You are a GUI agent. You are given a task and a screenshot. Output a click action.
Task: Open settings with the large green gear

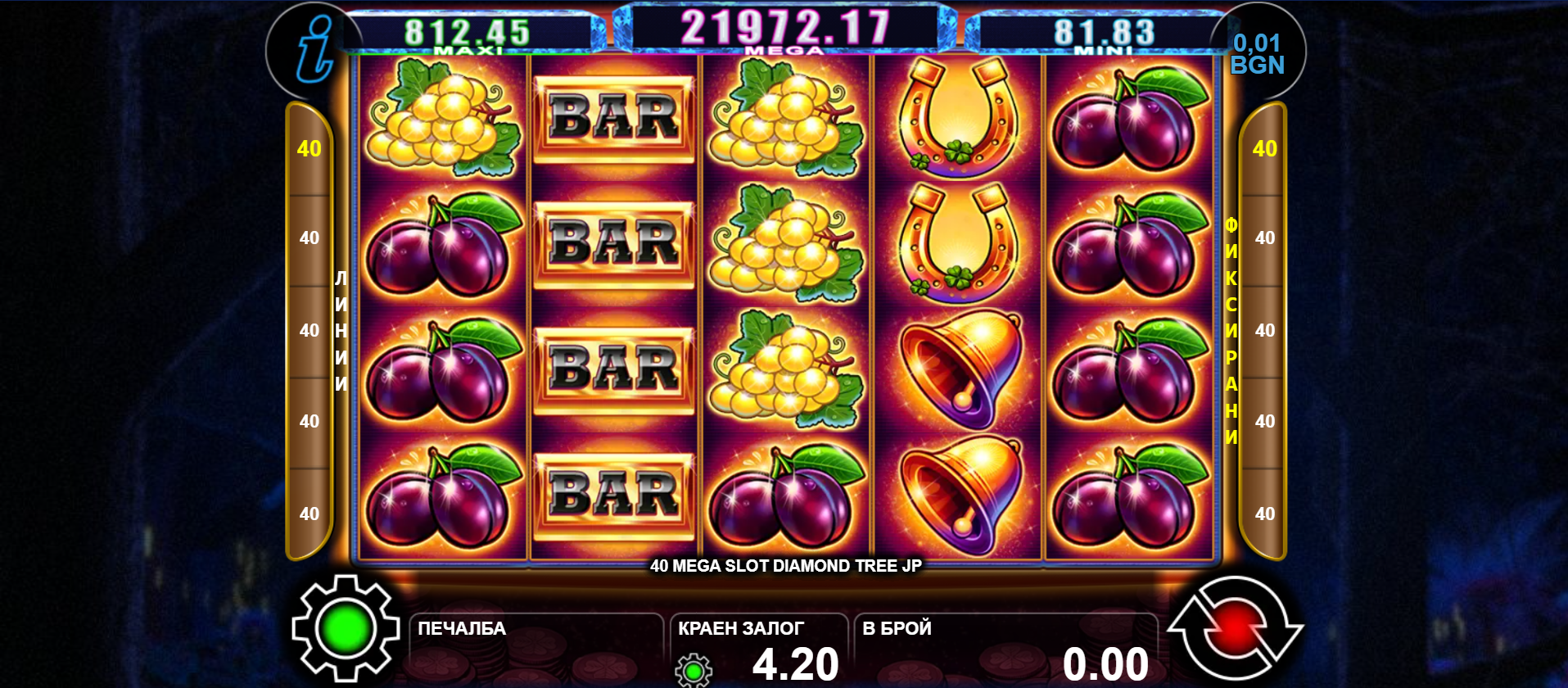point(346,629)
